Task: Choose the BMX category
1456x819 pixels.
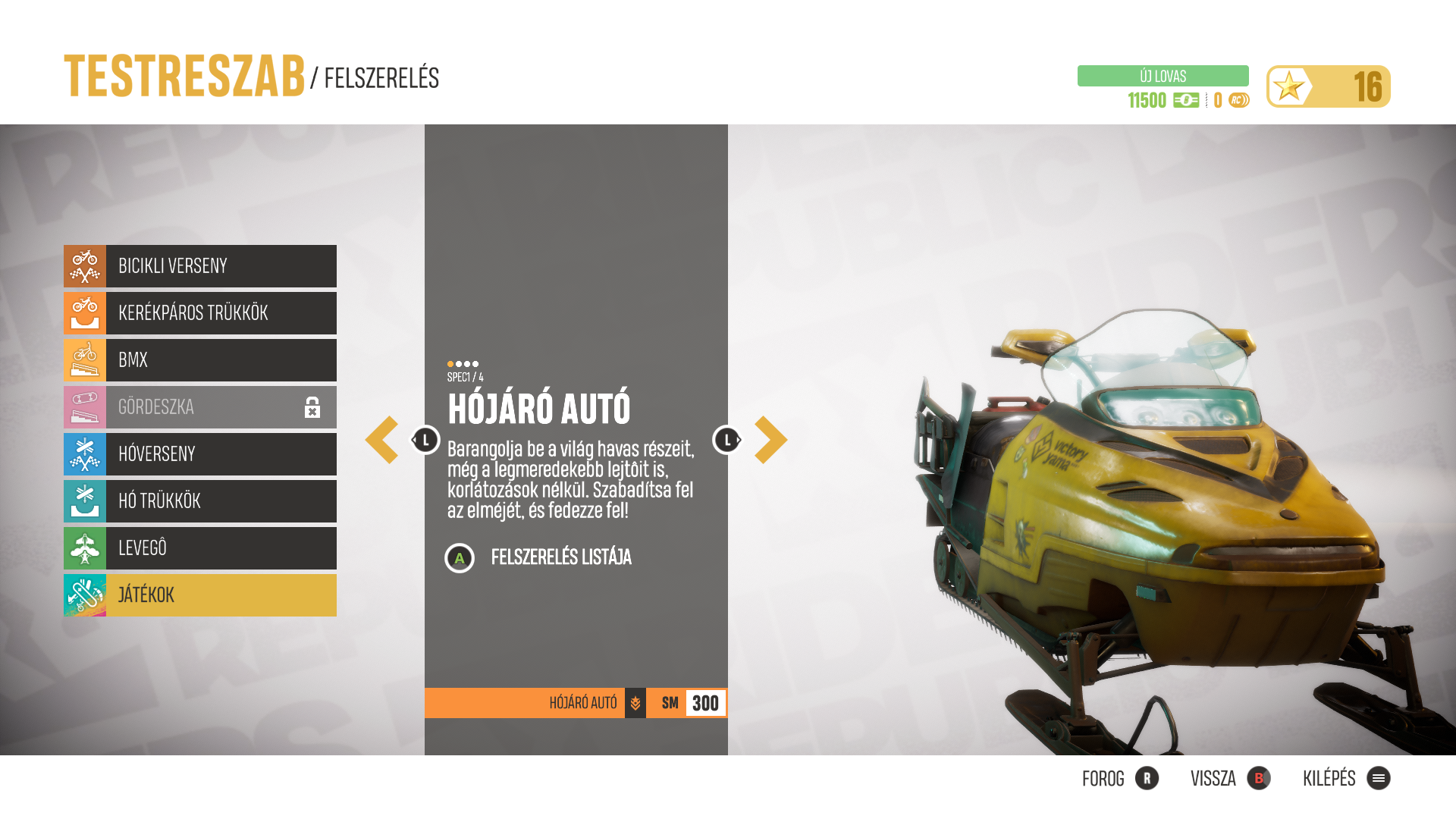Action: pos(200,360)
